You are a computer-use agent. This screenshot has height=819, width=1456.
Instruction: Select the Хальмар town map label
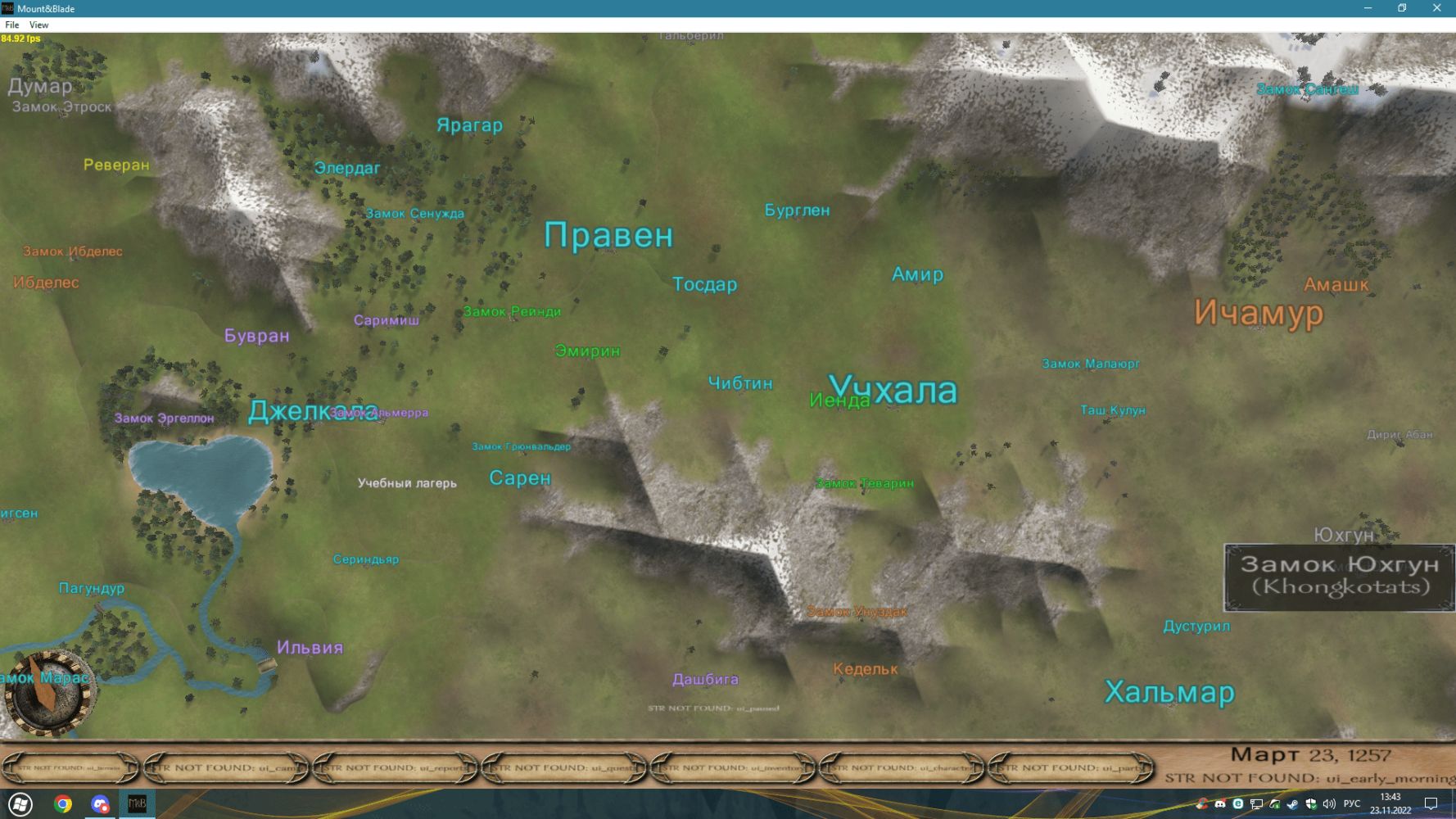1169,692
